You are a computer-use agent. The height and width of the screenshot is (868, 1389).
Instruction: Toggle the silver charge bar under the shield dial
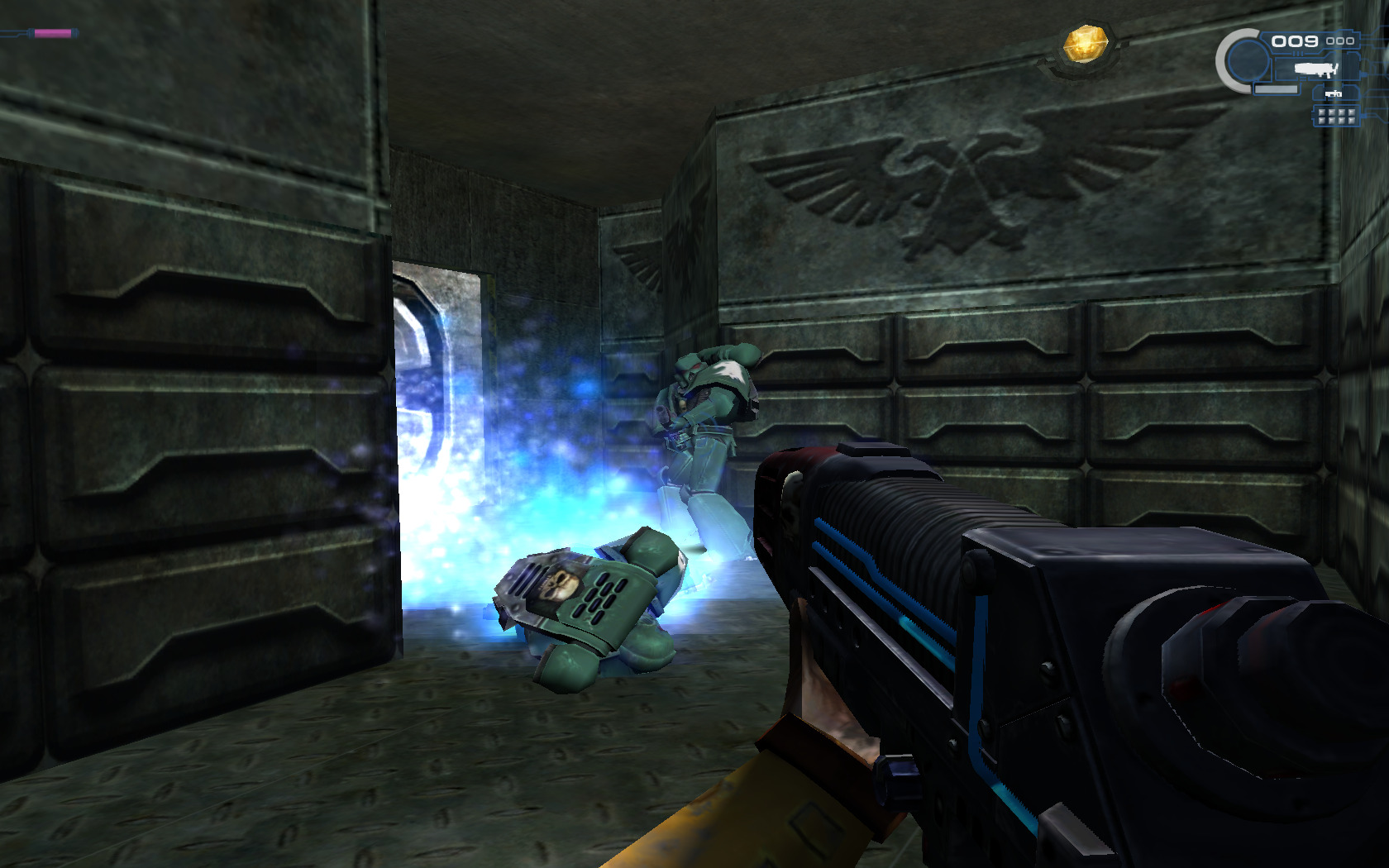click(1276, 88)
